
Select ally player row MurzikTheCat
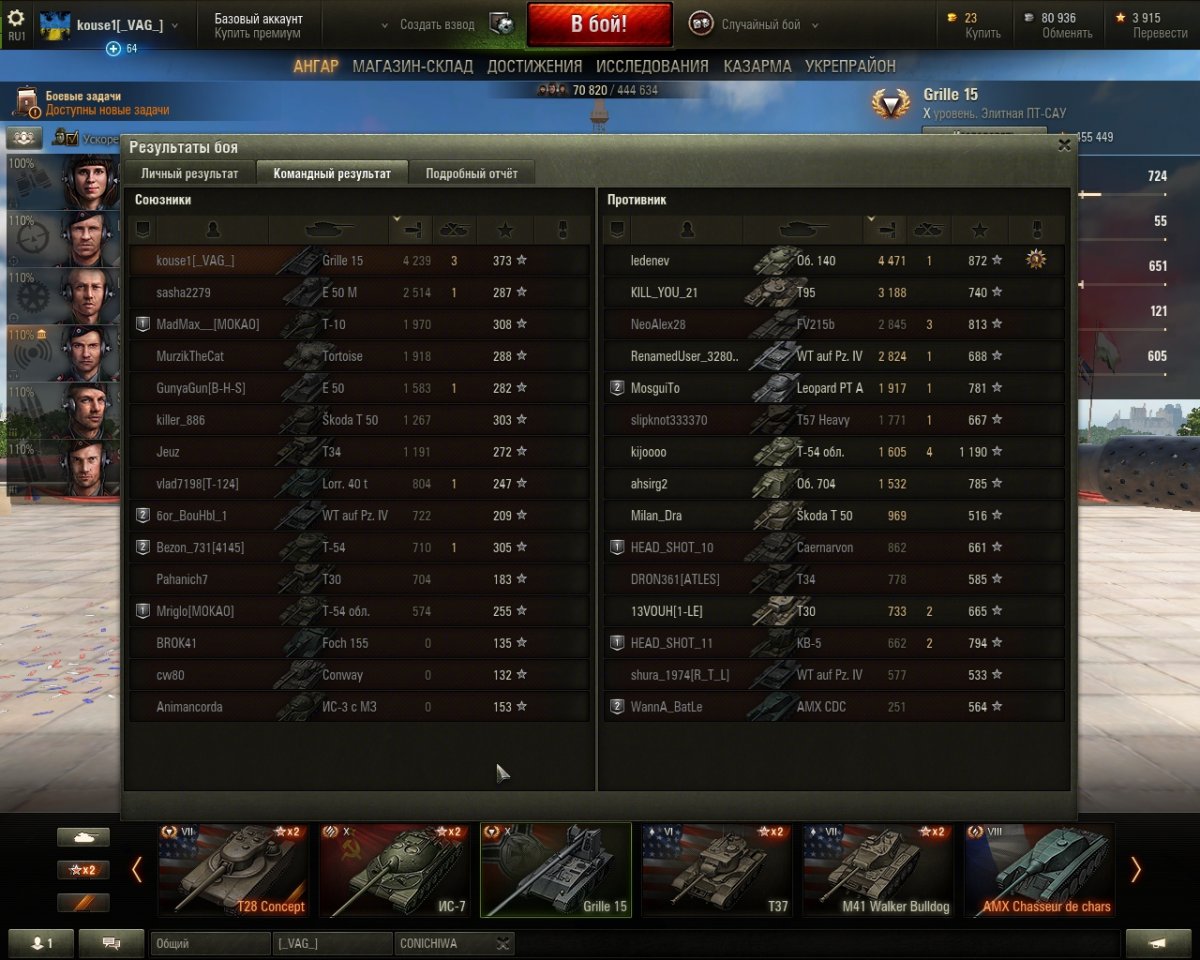tap(359, 356)
